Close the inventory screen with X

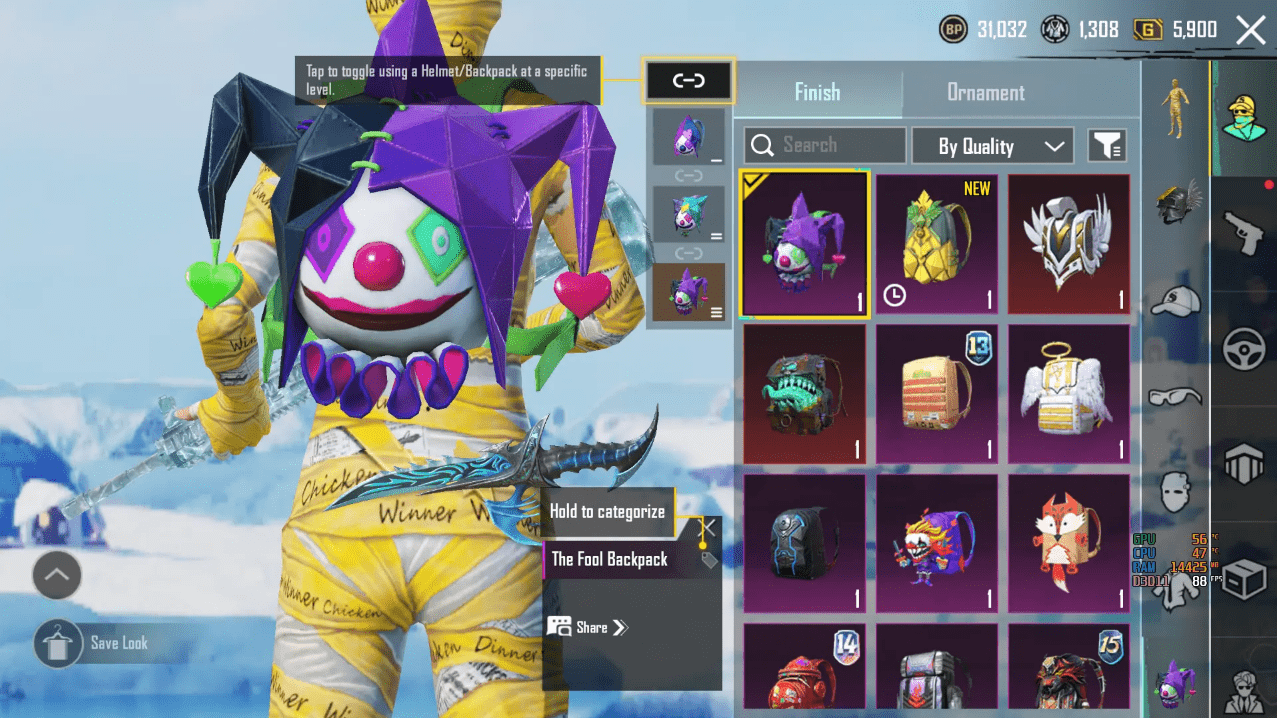click(x=1250, y=30)
